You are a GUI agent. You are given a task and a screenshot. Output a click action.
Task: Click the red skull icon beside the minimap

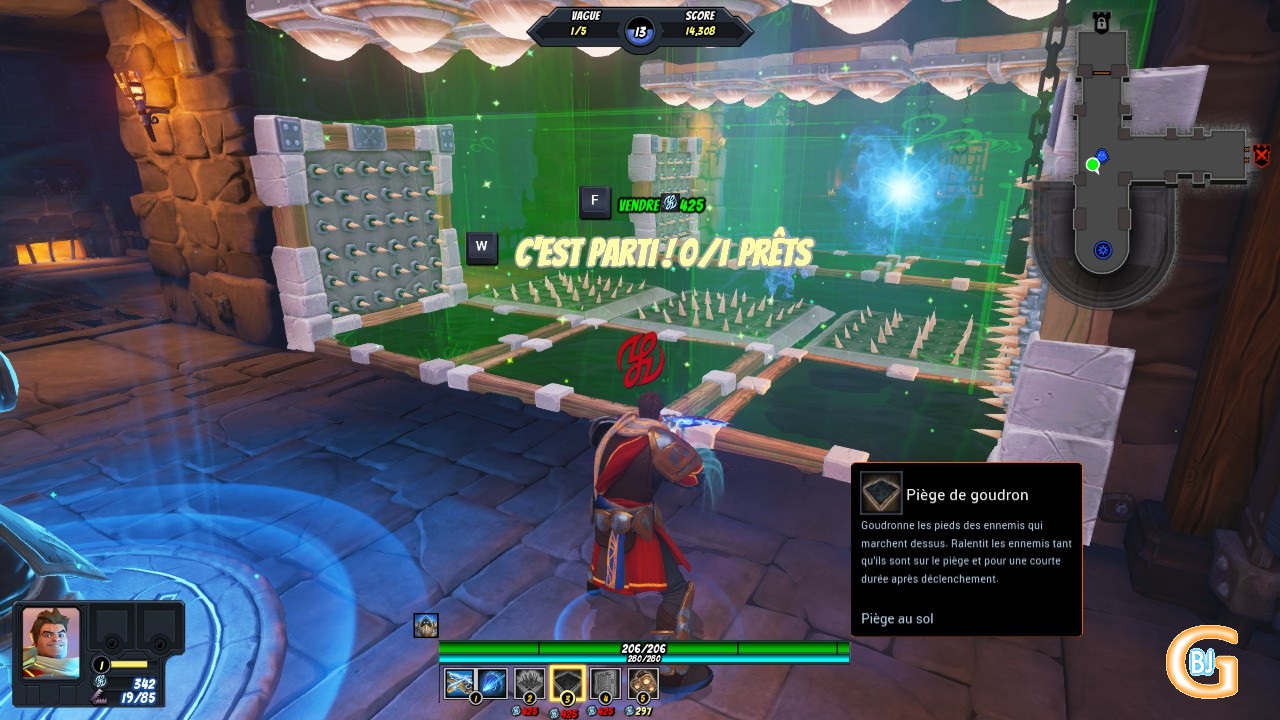[x=1263, y=156]
